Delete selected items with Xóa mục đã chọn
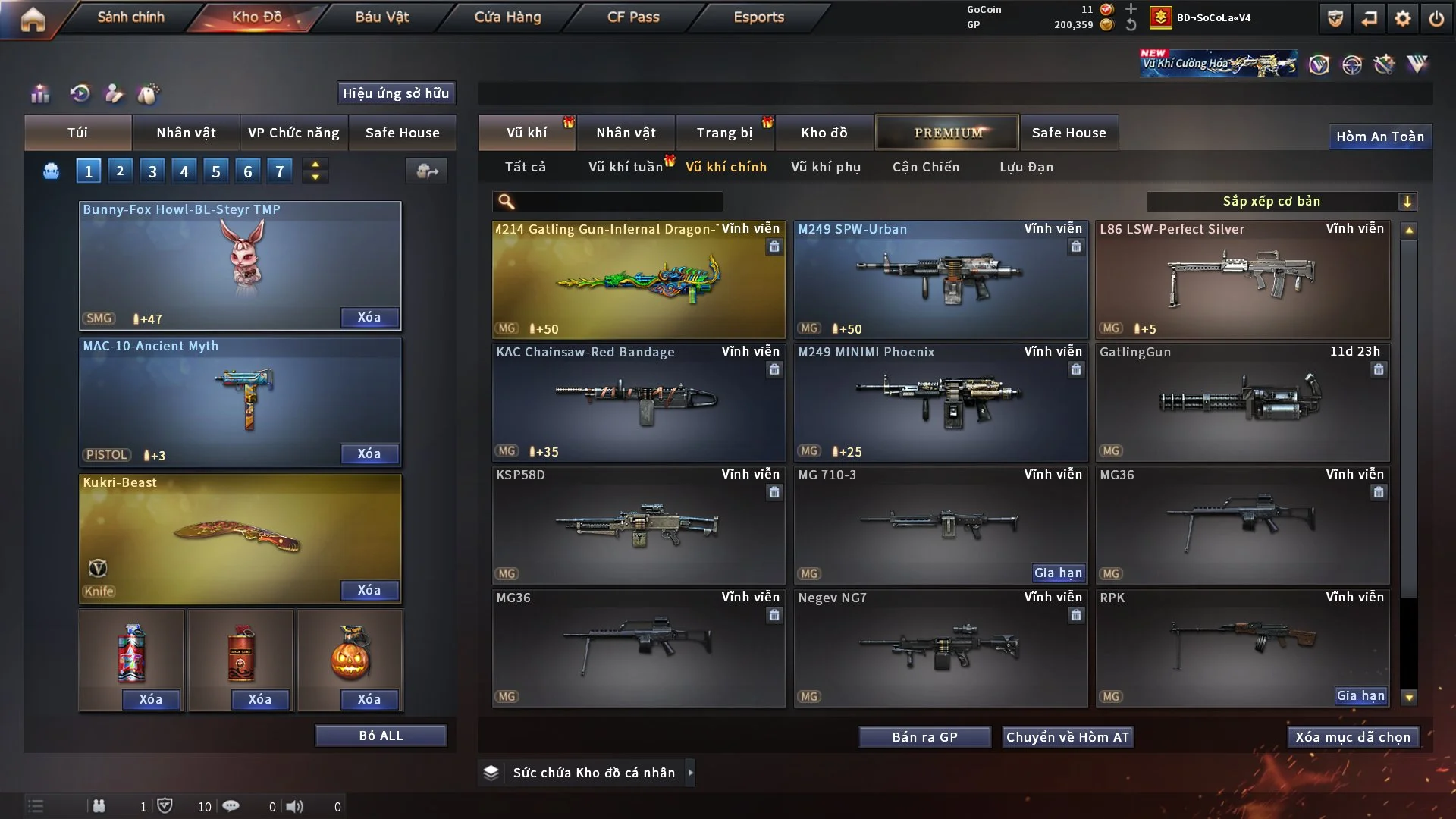 [1353, 737]
